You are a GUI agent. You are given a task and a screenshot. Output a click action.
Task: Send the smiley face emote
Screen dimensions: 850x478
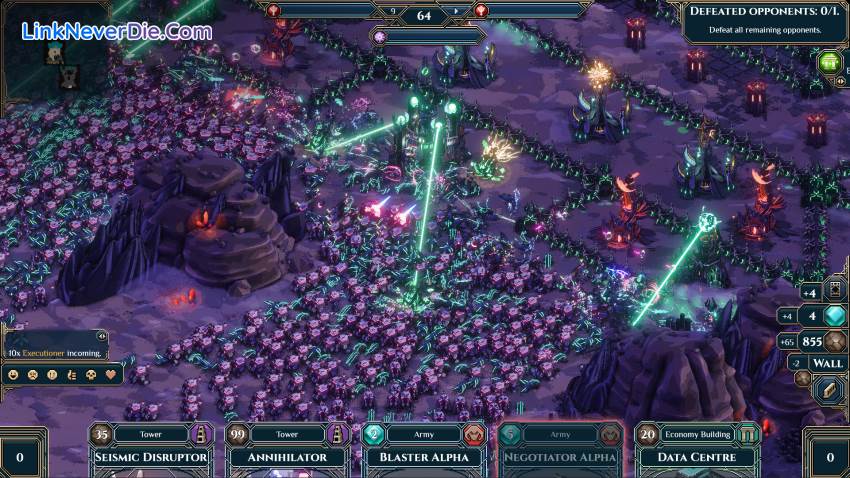pyautogui.click(x=13, y=375)
